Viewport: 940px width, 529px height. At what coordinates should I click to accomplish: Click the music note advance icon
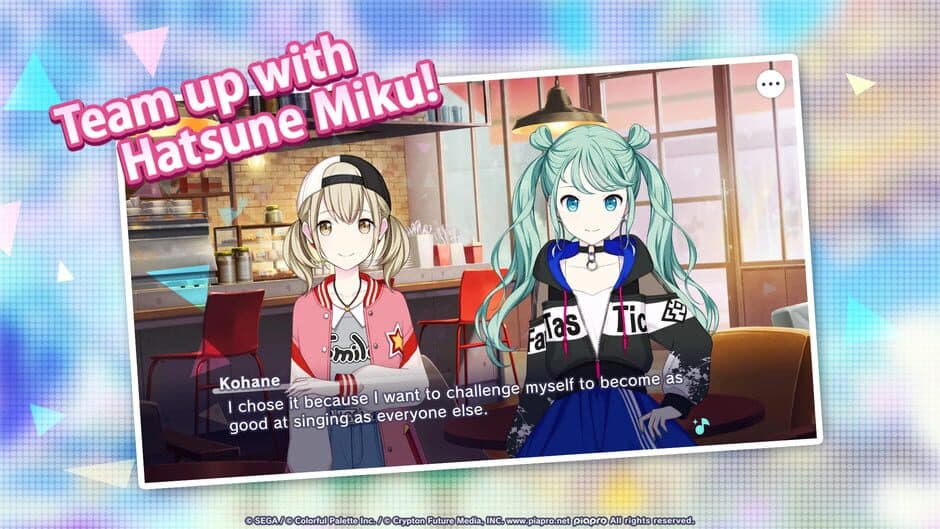(x=701, y=425)
